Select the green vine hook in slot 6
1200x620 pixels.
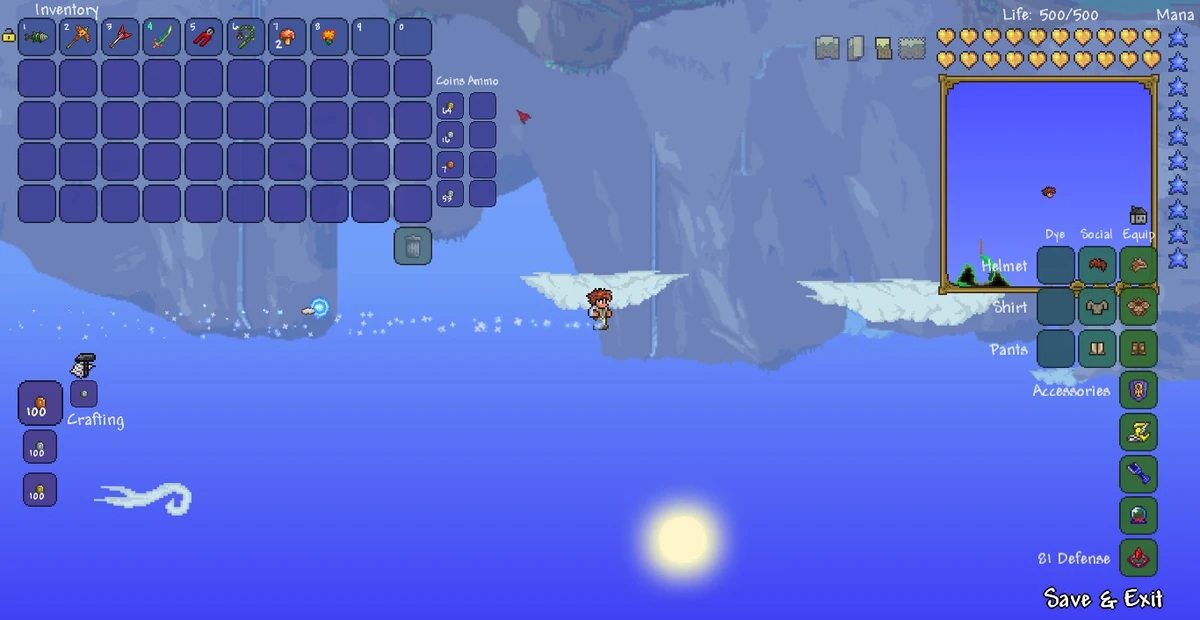tap(246, 37)
